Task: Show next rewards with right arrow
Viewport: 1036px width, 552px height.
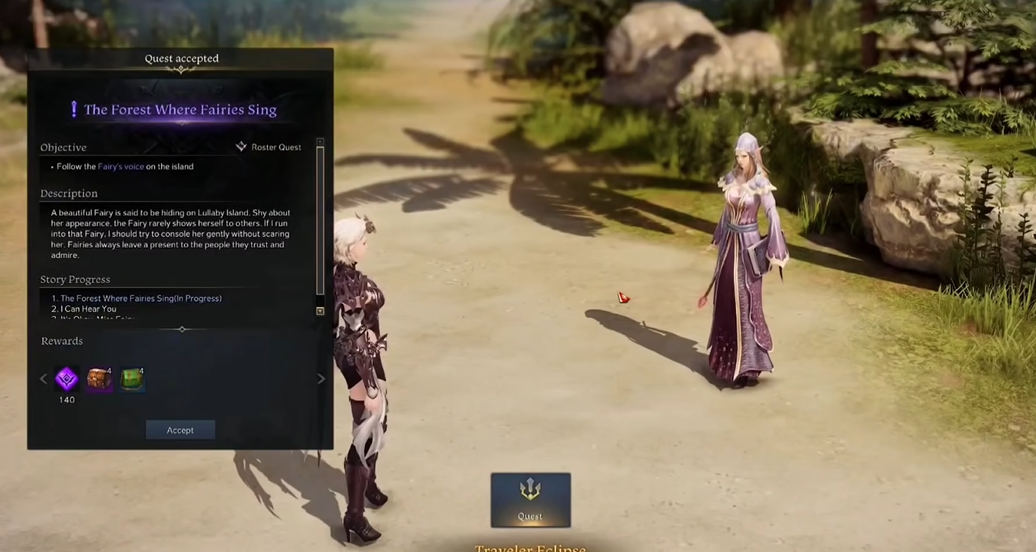Action: coord(321,379)
